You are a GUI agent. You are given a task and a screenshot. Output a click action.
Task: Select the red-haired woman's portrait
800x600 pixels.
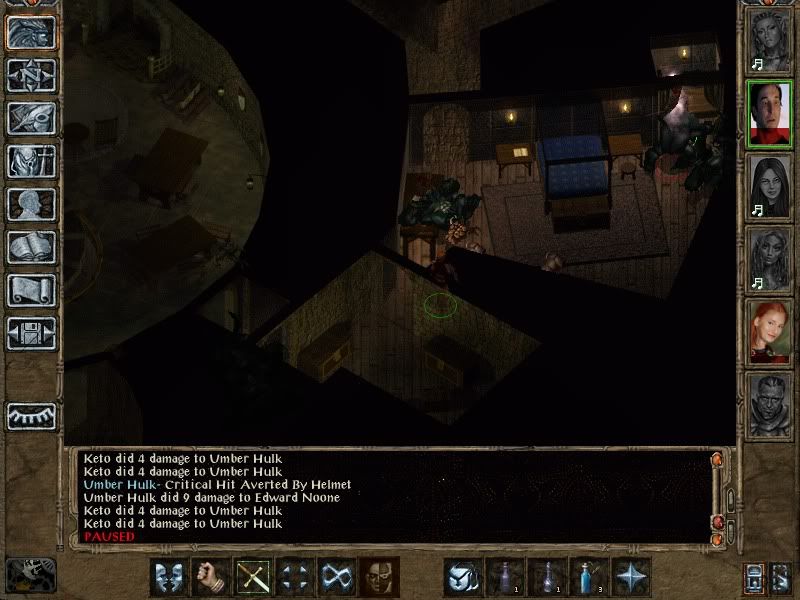770,331
